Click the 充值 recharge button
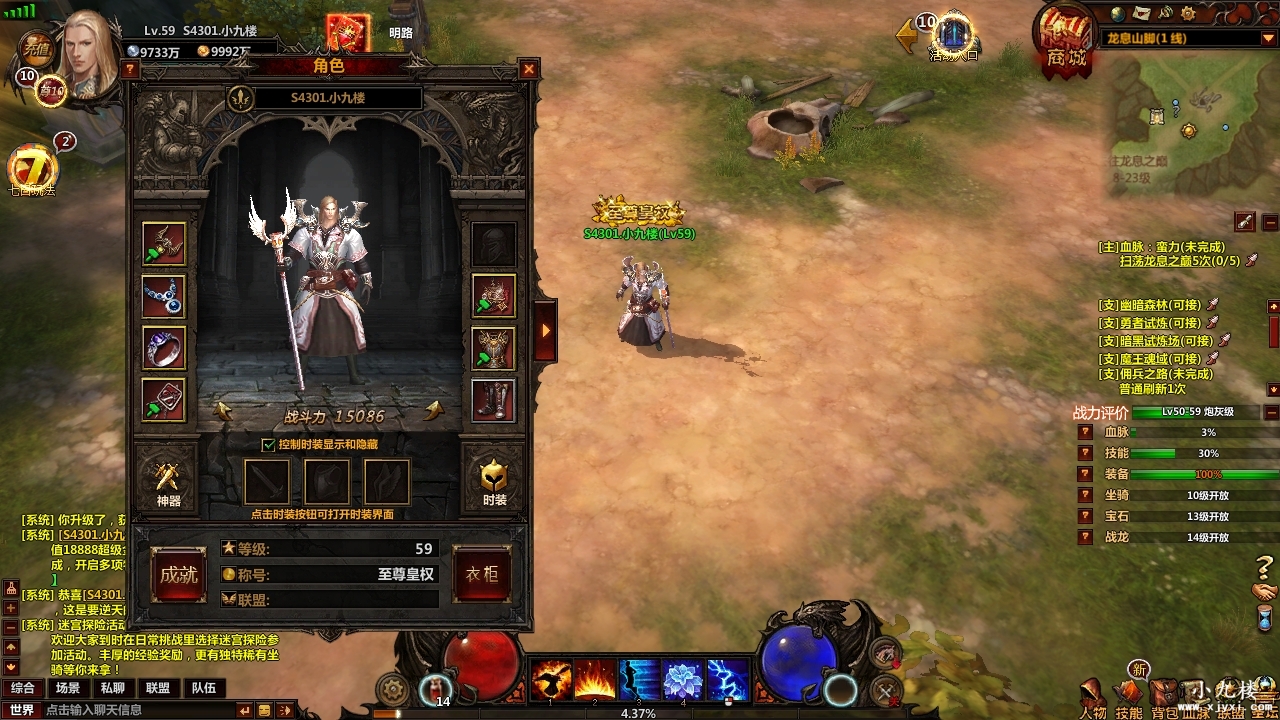 click(x=38, y=46)
